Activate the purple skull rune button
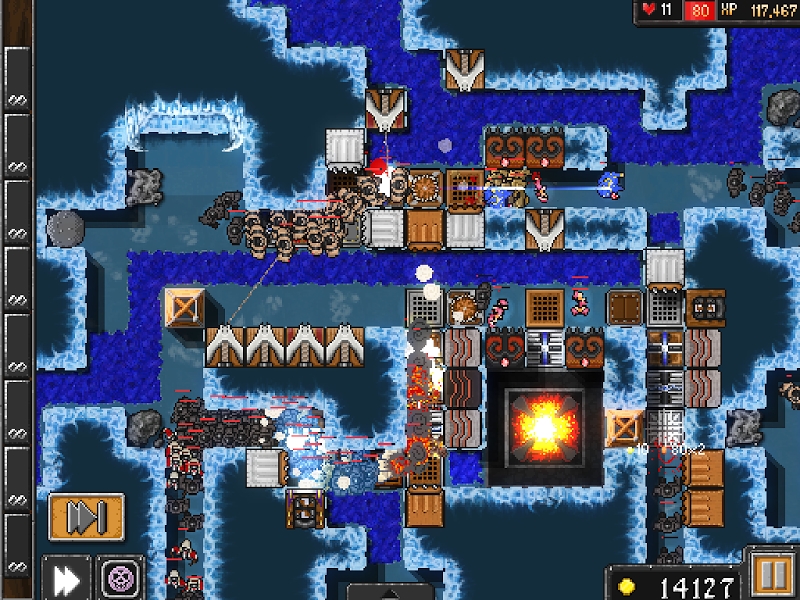The image size is (800, 600). point(121,578)
